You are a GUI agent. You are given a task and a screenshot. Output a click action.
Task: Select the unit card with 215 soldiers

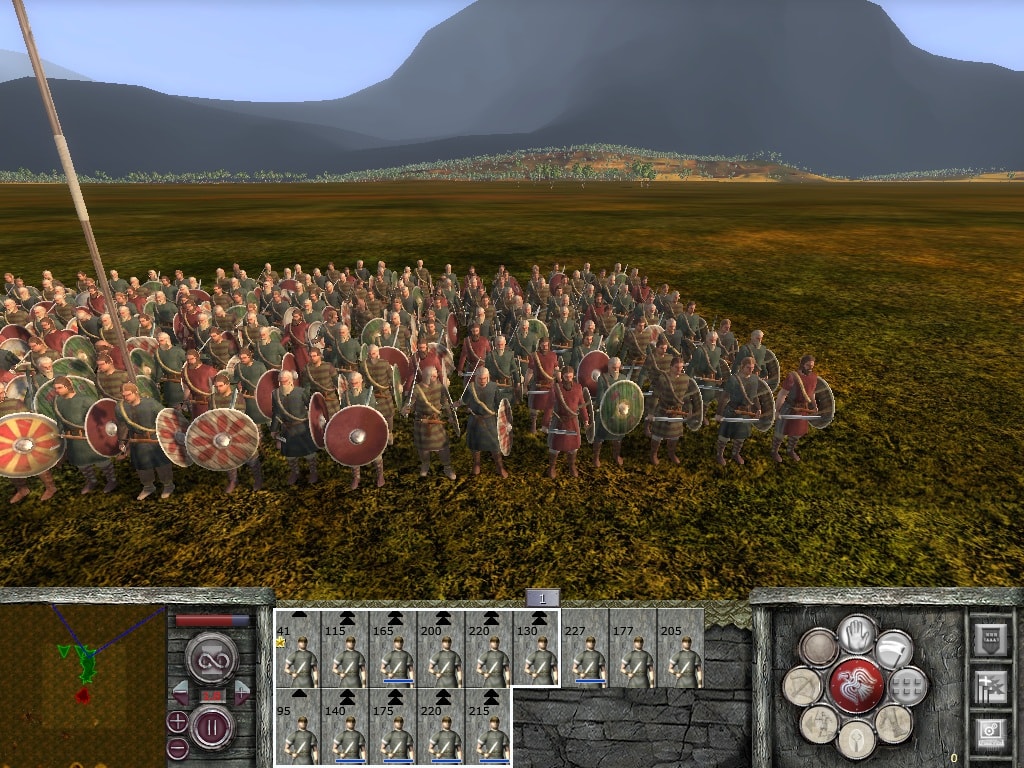coord(489,727)
